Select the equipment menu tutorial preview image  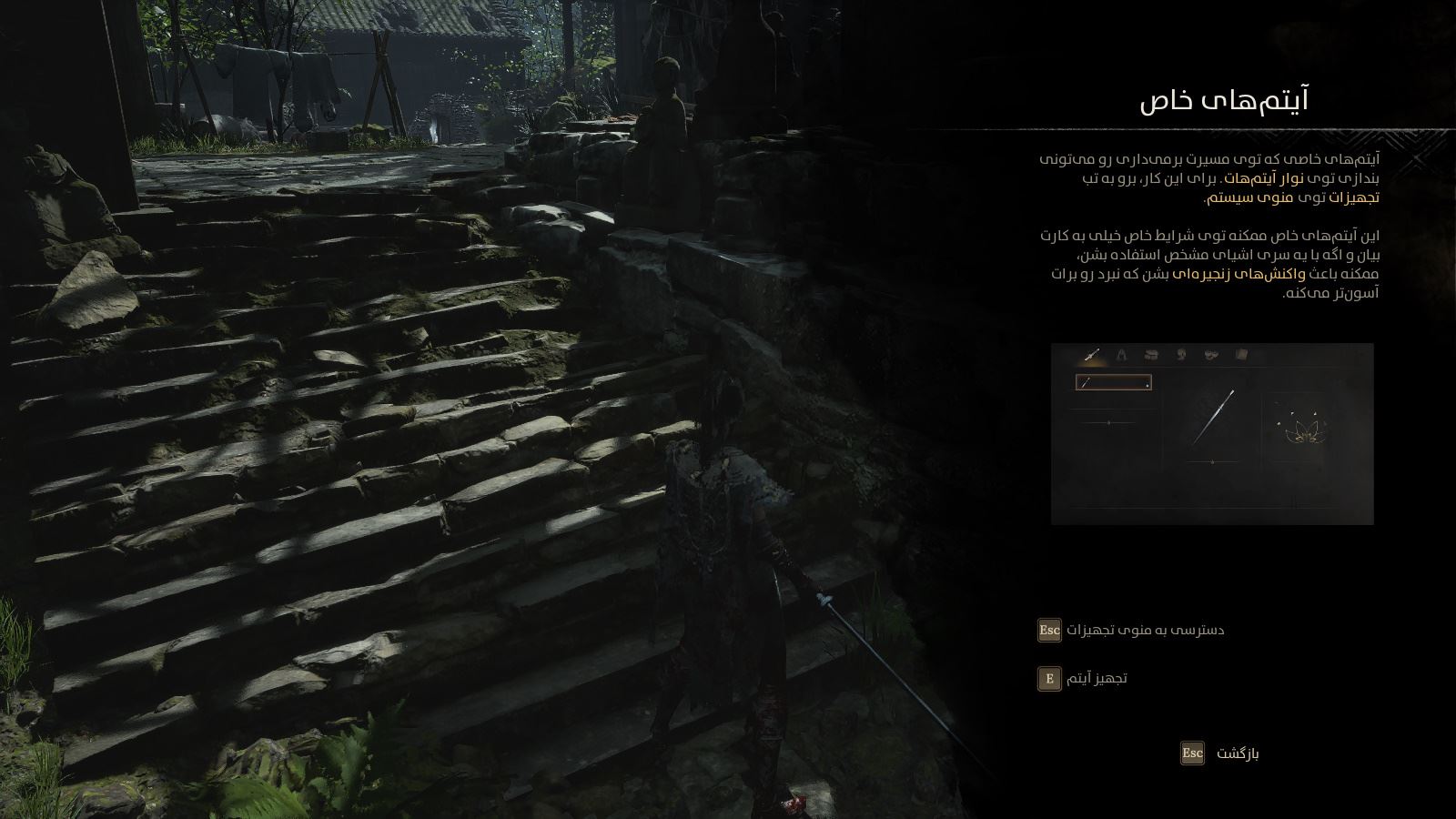pyautogui.click(x=1211, y=434)
